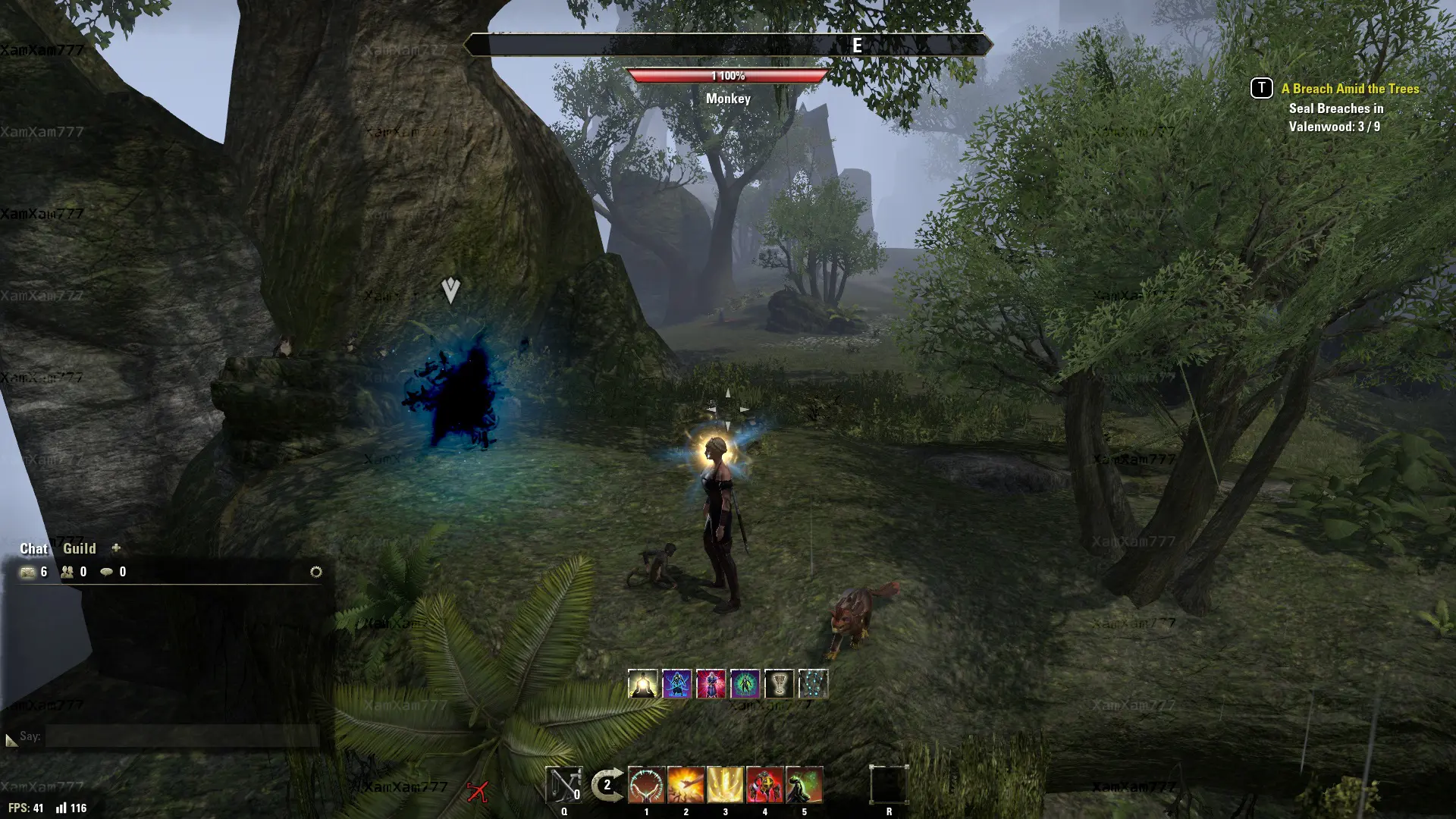Activate the cupped hands ring ability
This screenshot has width=1456, height=819.
point(647,785)
